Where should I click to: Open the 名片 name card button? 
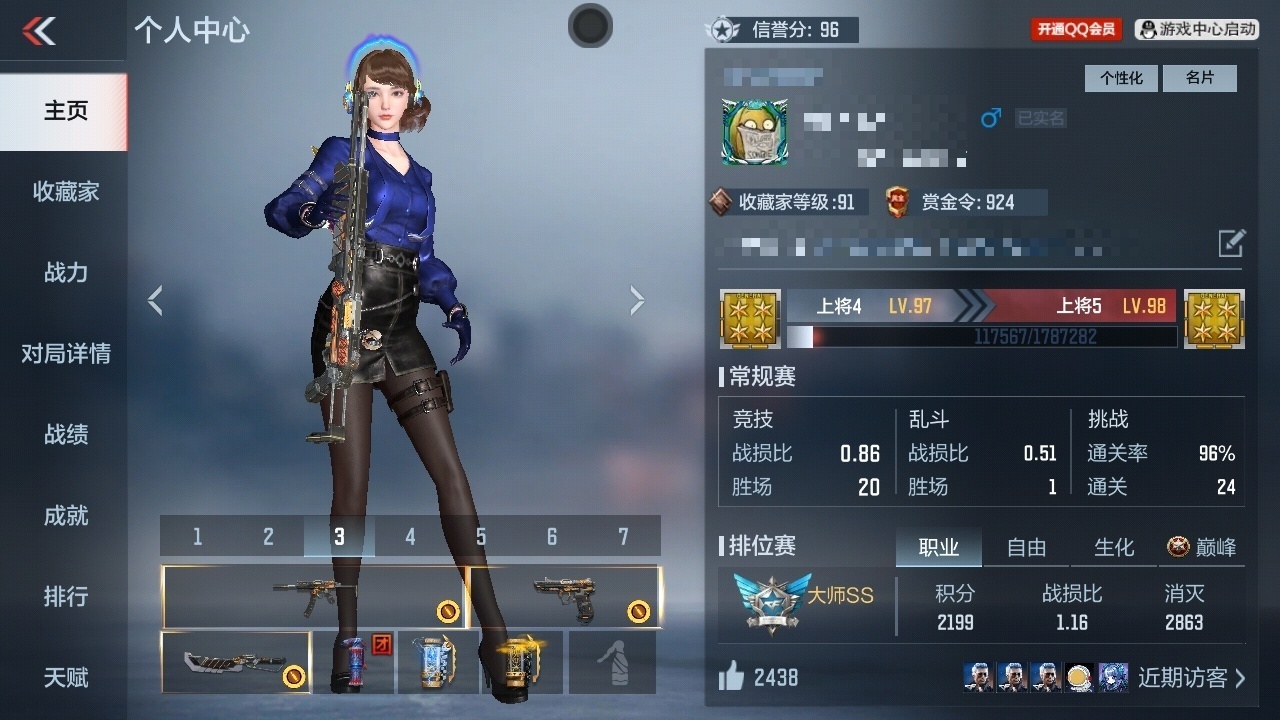point(1199,78)
